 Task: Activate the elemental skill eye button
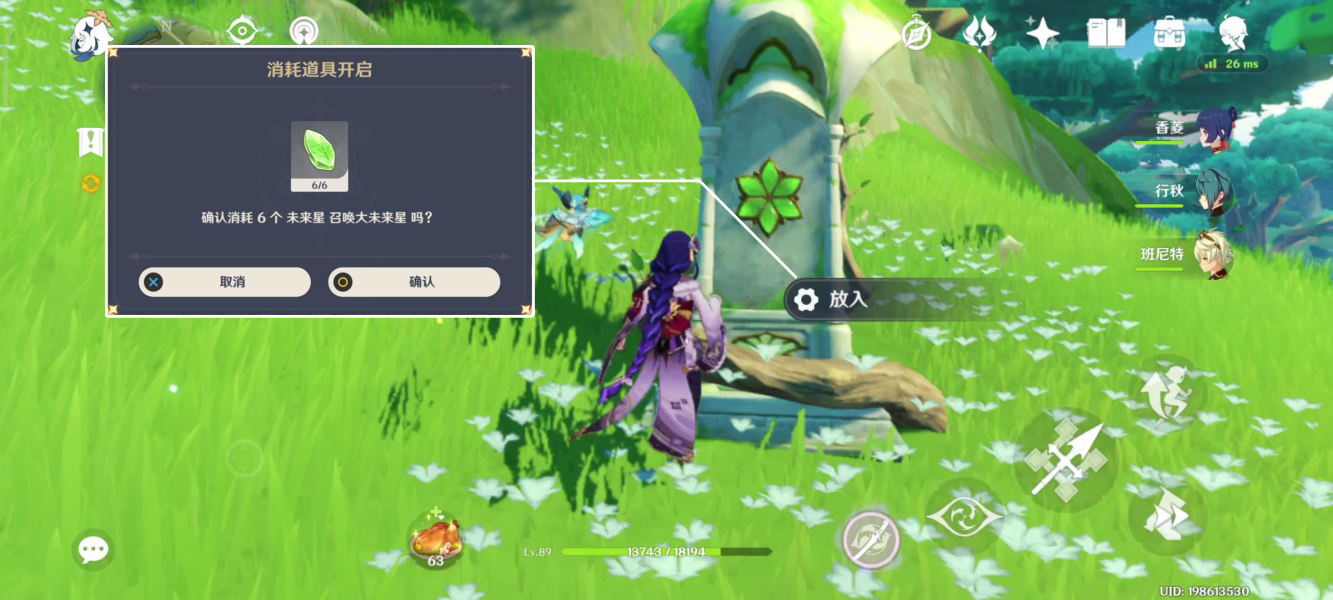(x=963, y=516)
